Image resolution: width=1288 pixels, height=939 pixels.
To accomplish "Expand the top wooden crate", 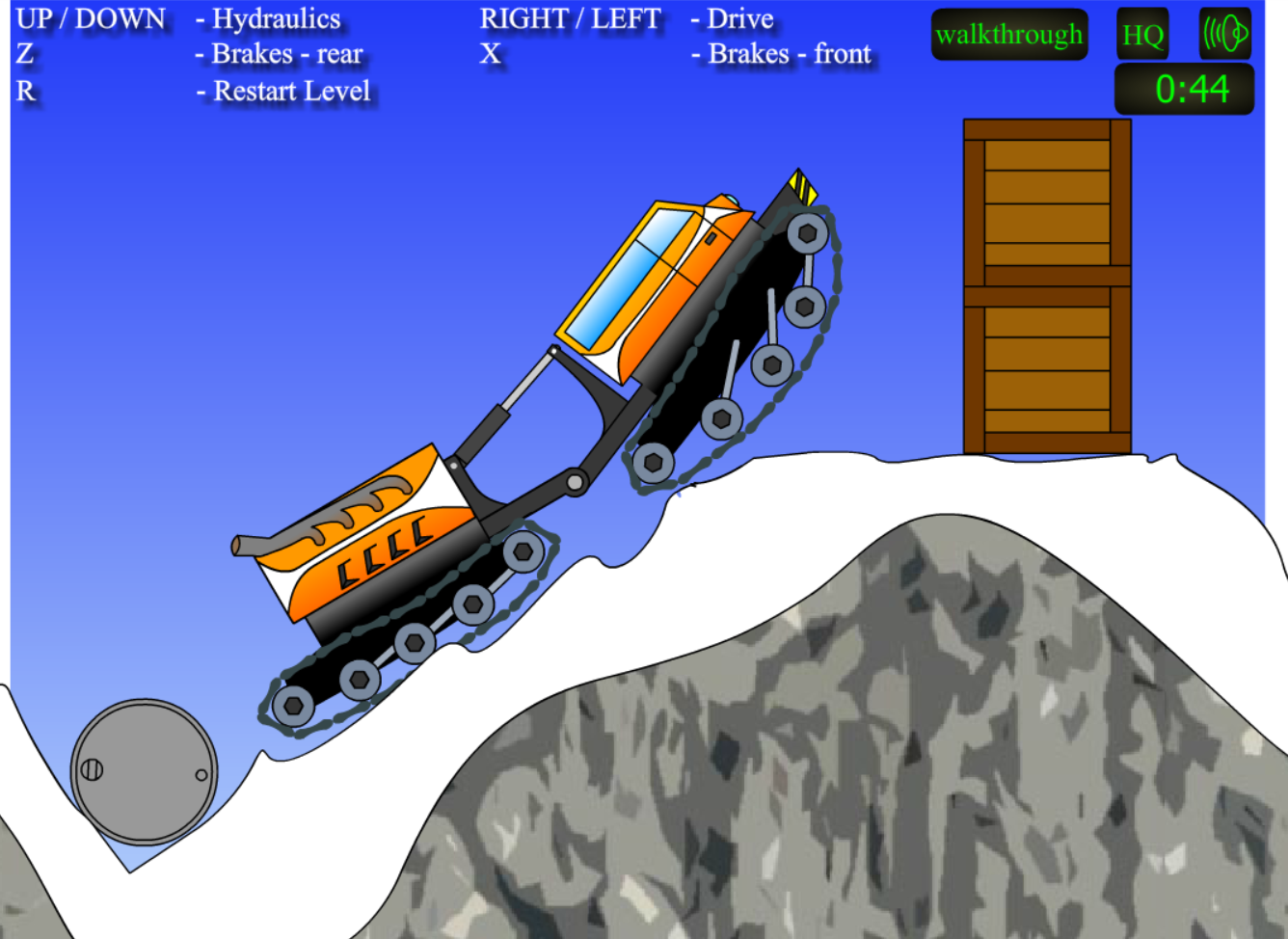I will coord(1046,202).
